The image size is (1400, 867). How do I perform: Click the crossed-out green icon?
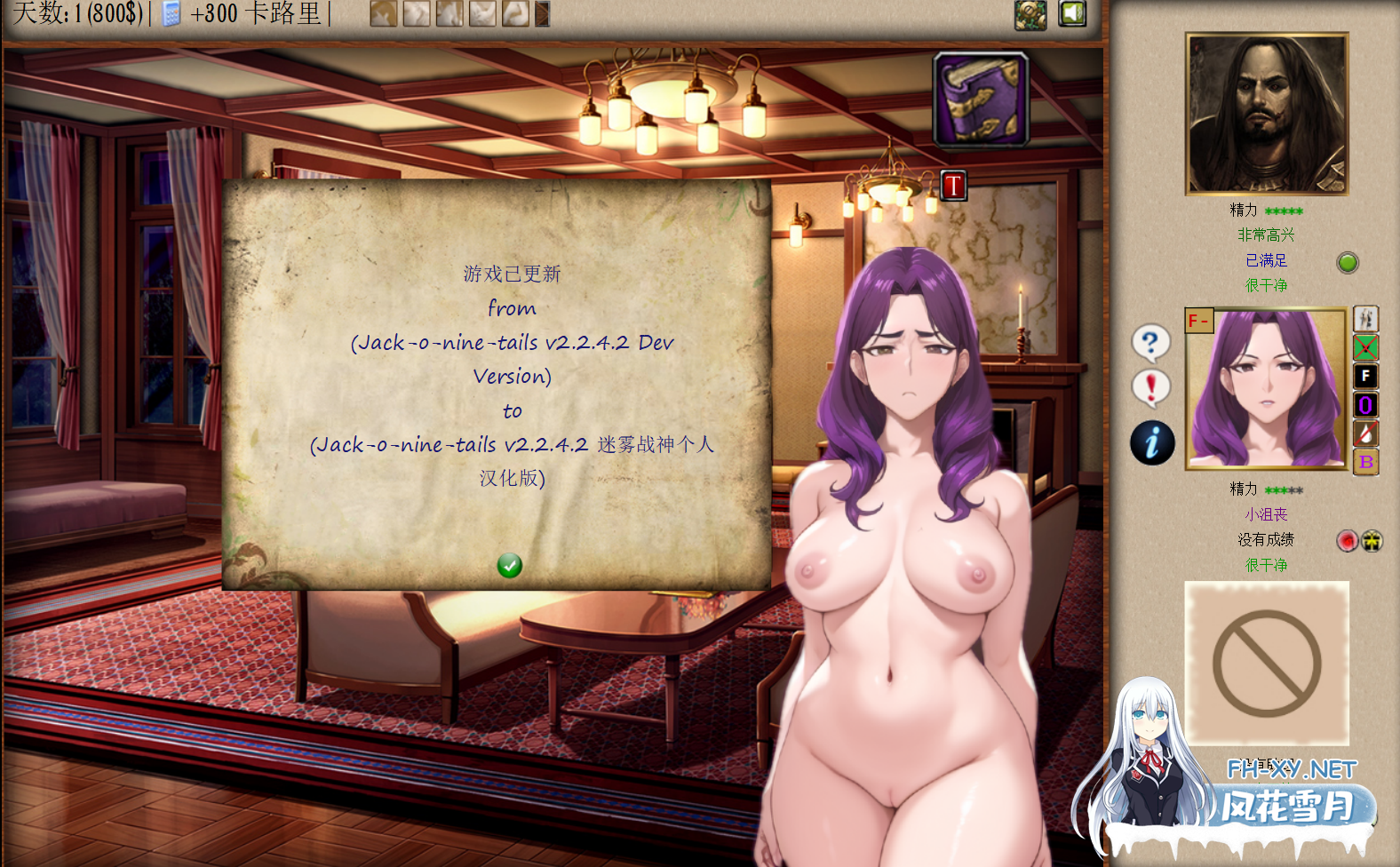1365,347
